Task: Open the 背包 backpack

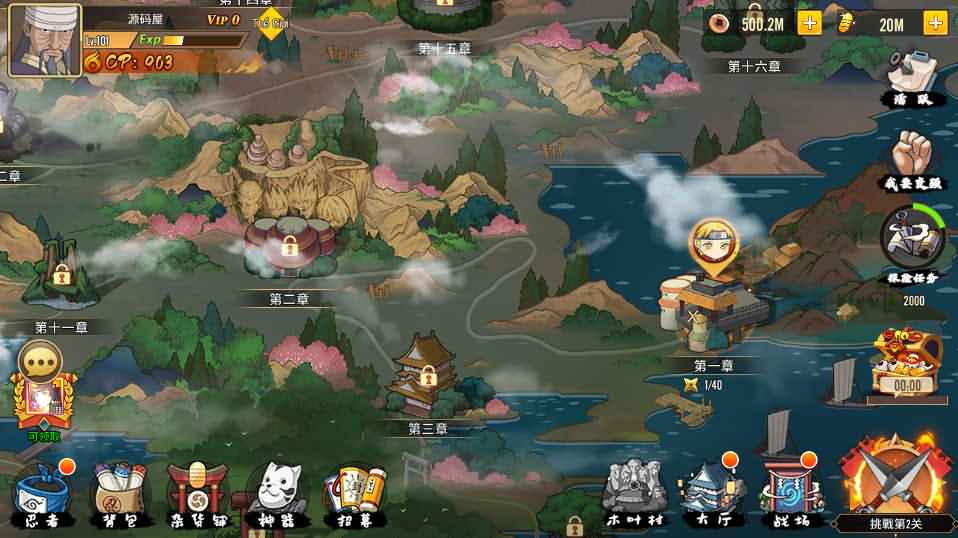Action: coord(116,493)
